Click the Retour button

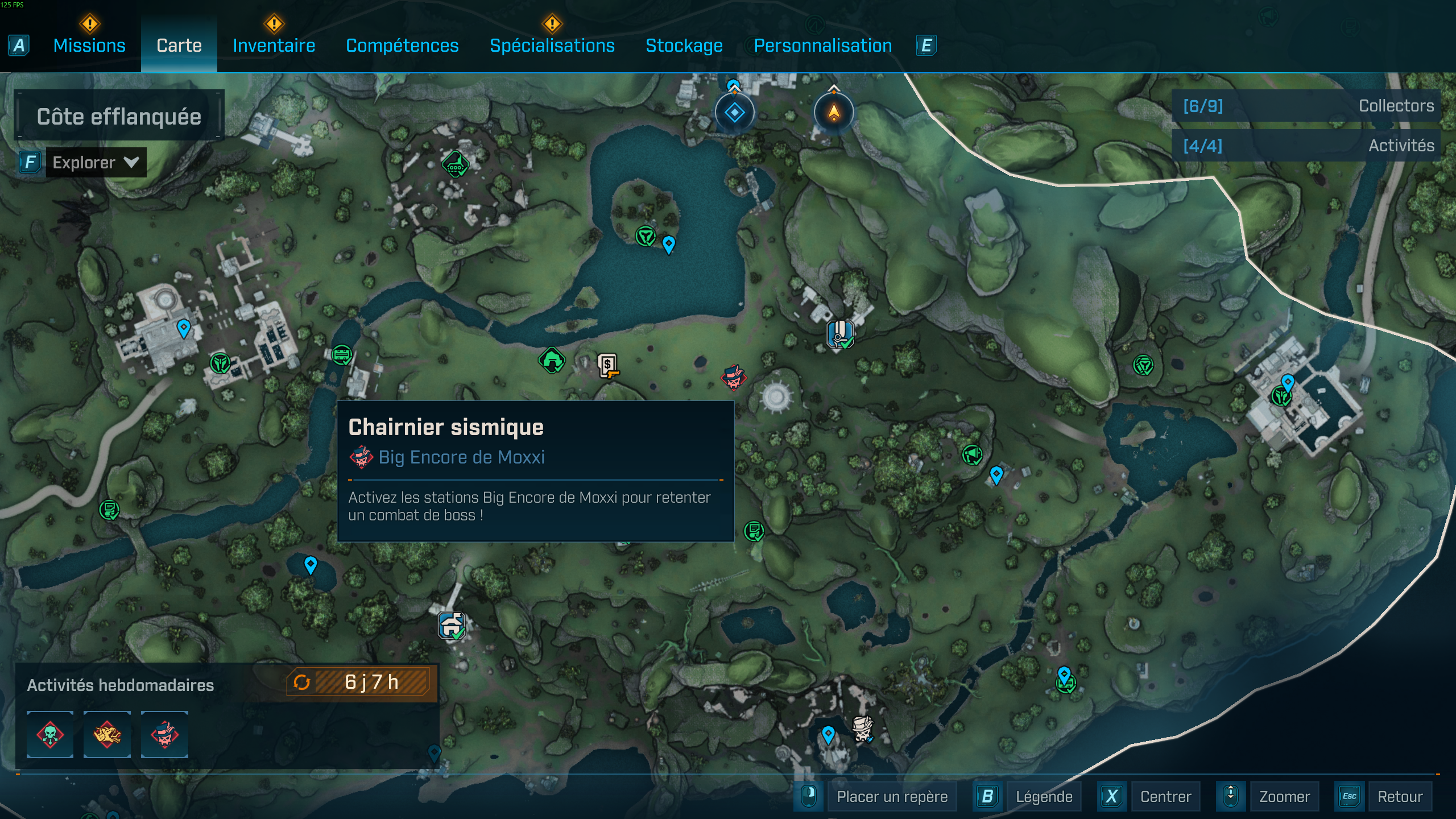point(1400,796)
